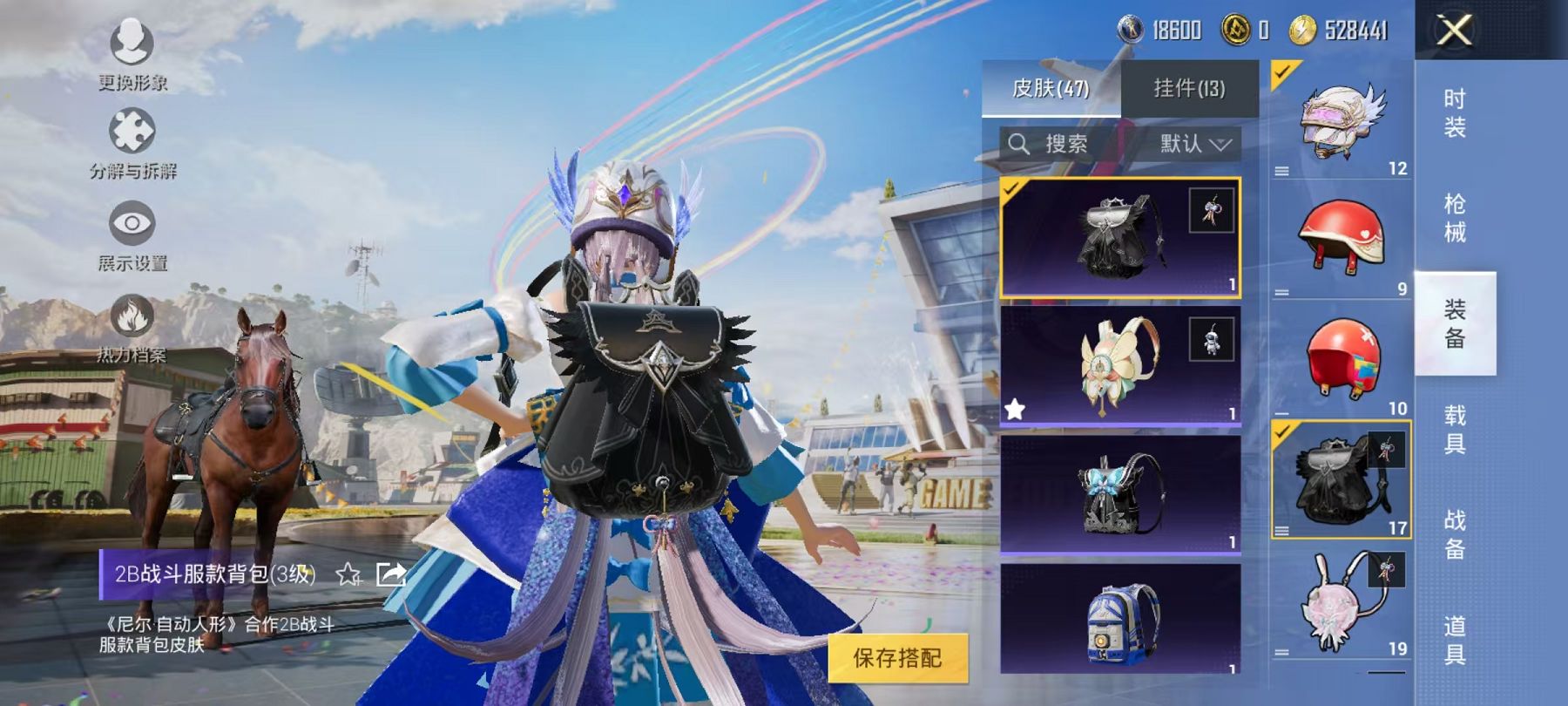The width and height of the screenshot is (1568, 706).
Task: Favorite the 2B battle suit backpack with the star
Action: coord(348,575)
